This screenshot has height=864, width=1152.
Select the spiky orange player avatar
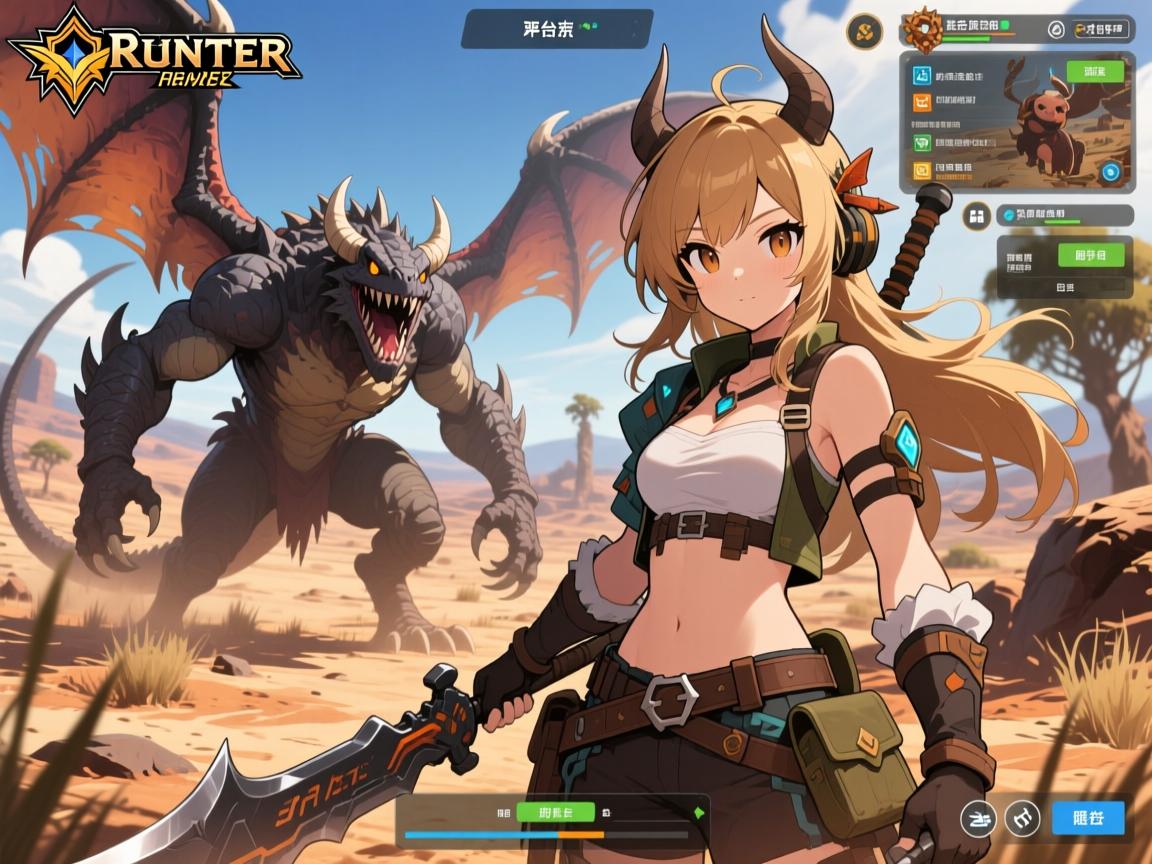pos(924,31)
